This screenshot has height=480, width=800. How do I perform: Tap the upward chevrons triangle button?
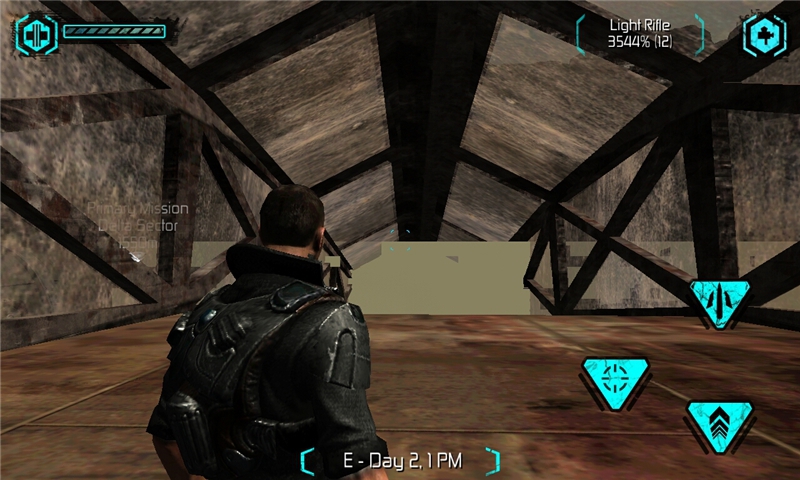[x=719, y=423]
